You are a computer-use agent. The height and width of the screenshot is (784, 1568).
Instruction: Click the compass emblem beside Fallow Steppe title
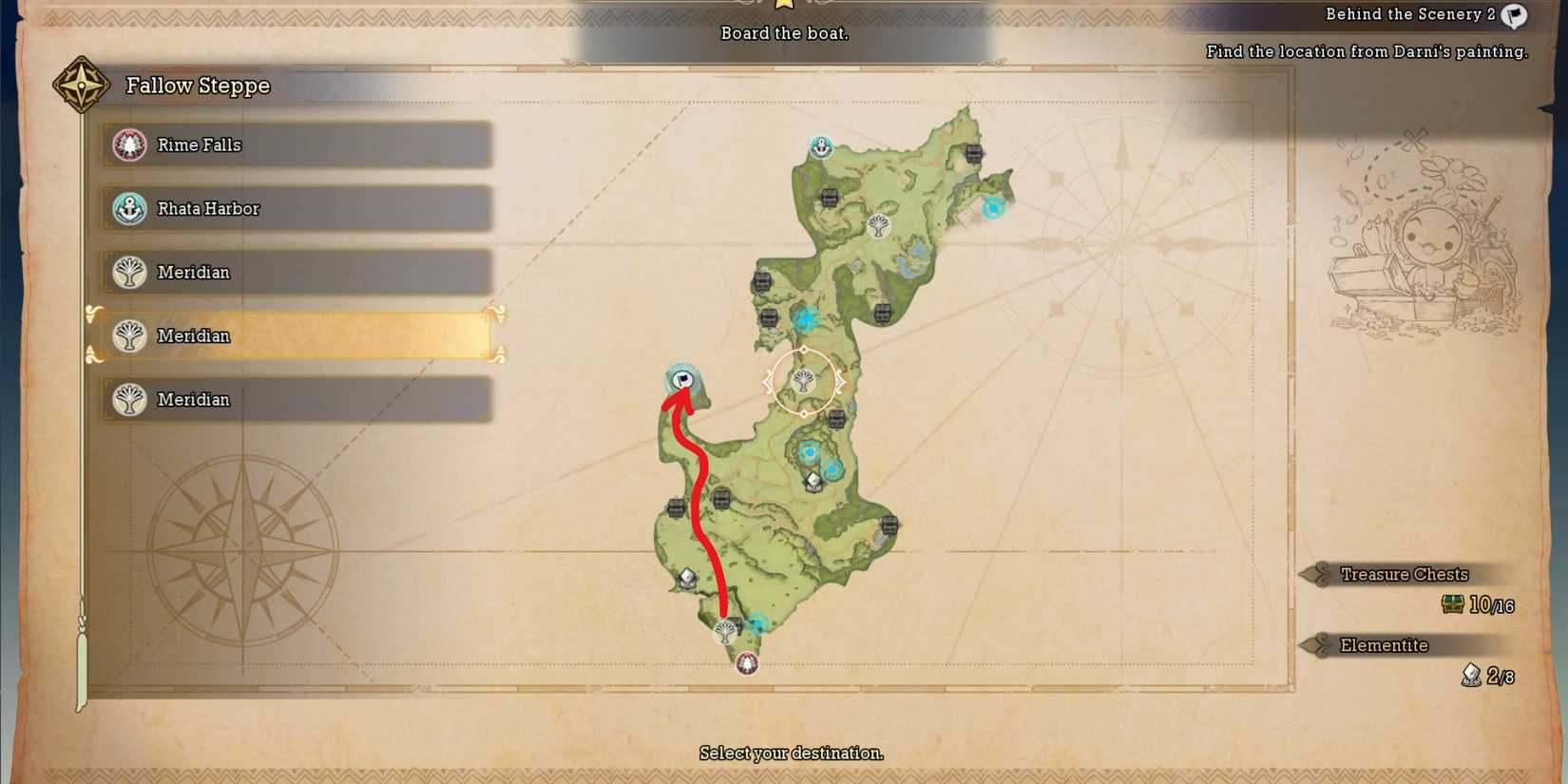point(82,85)
